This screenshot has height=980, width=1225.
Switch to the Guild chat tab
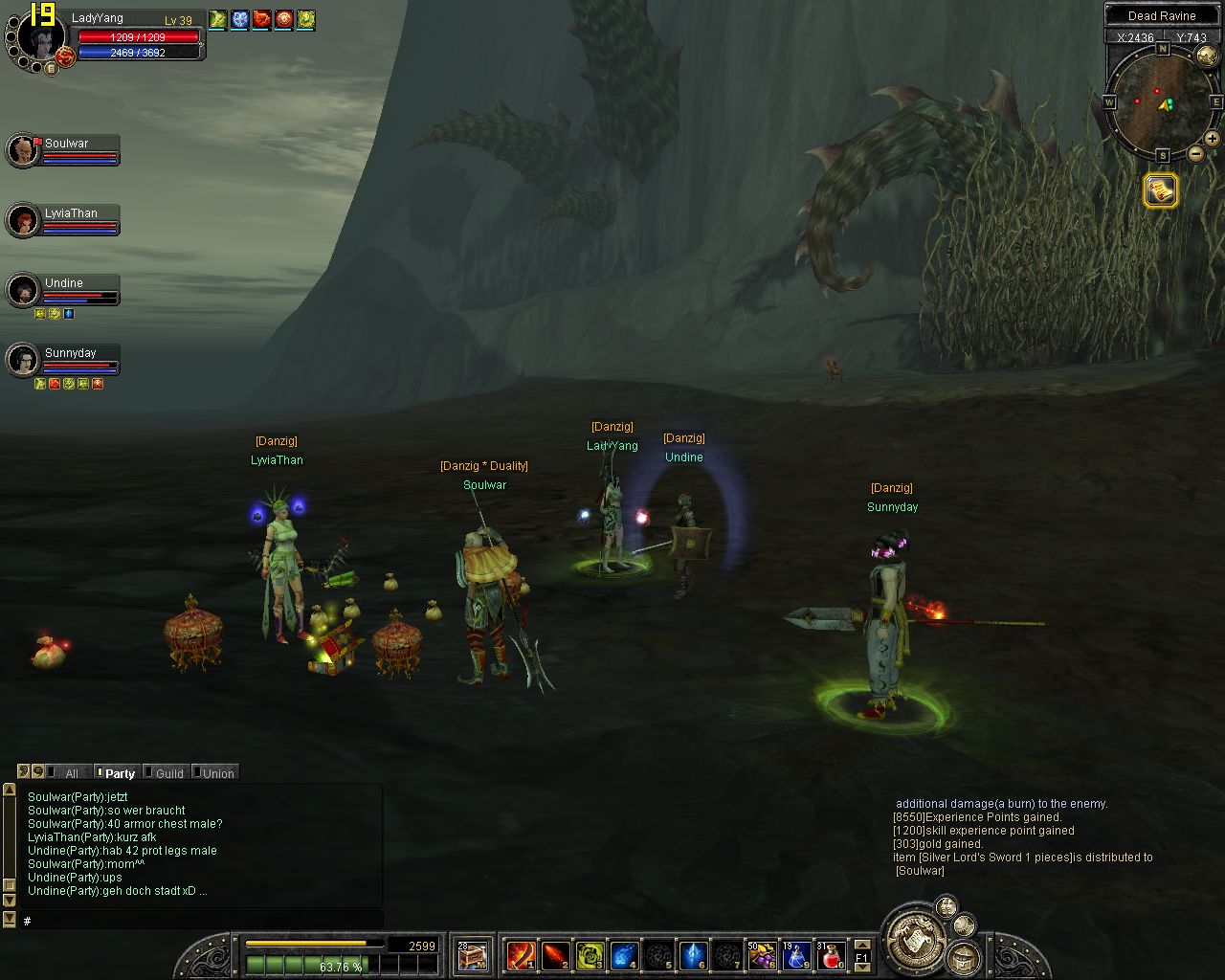pyautogui.click(x=168, y=773)
